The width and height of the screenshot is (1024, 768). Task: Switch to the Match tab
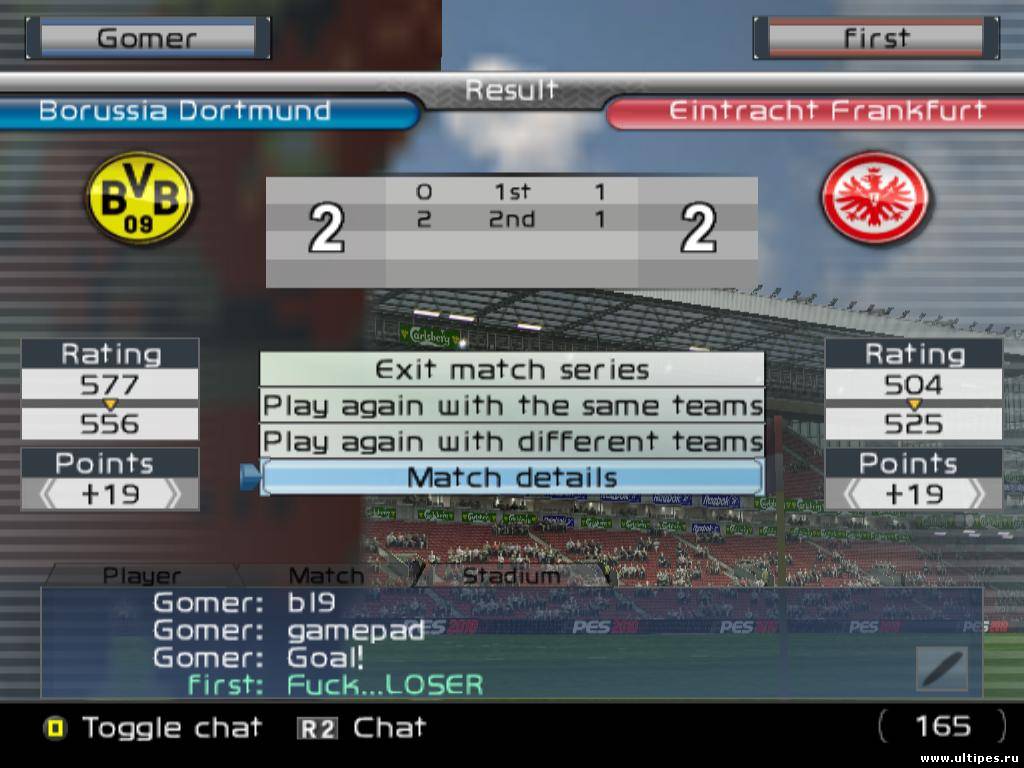(326, 576)
